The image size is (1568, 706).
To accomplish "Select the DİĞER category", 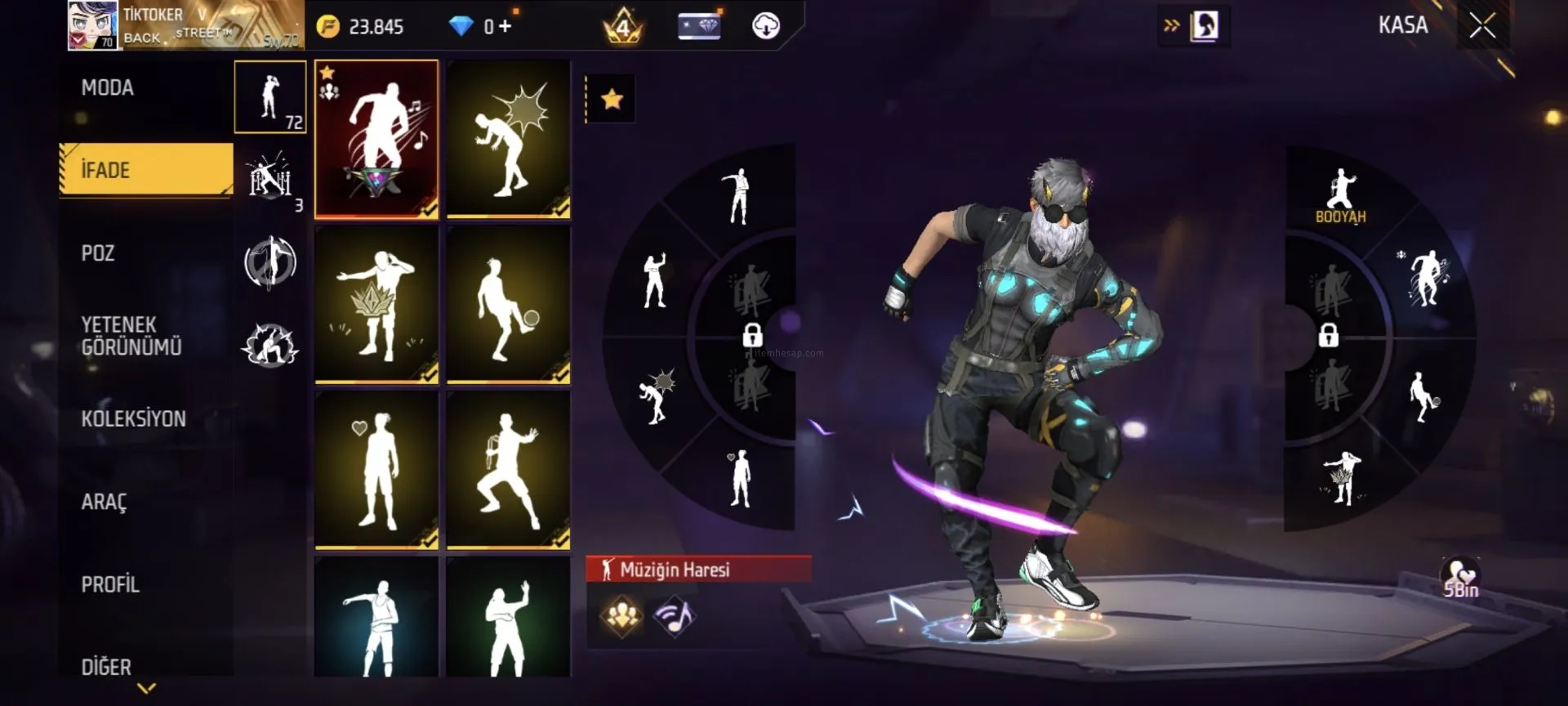I will (x=106, y=667).
